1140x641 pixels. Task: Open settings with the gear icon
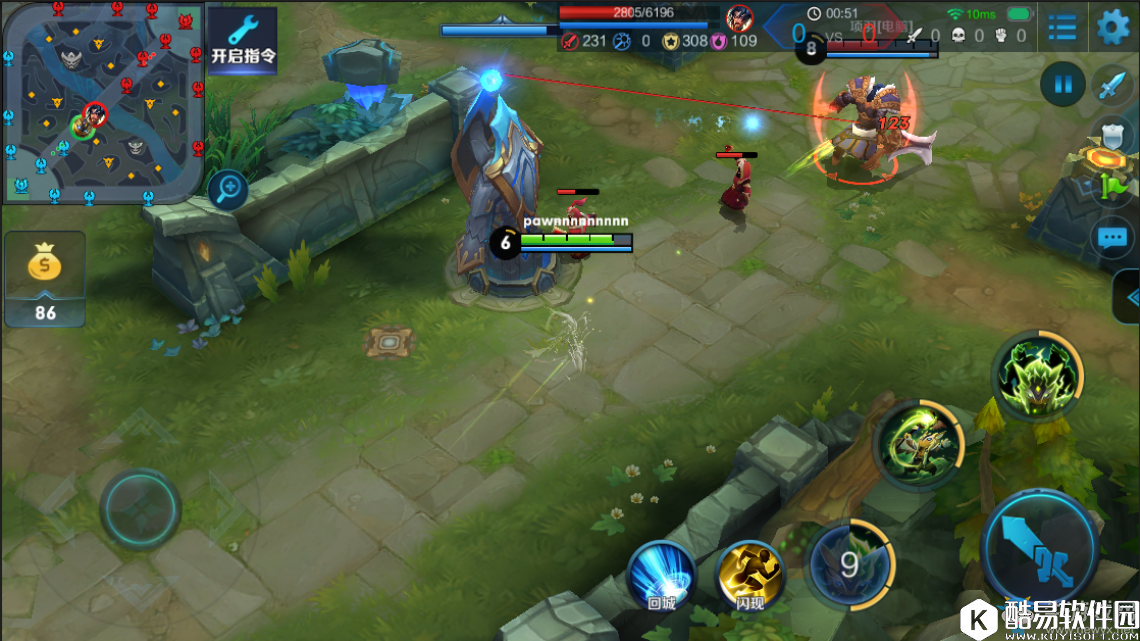coord(1113,27)
